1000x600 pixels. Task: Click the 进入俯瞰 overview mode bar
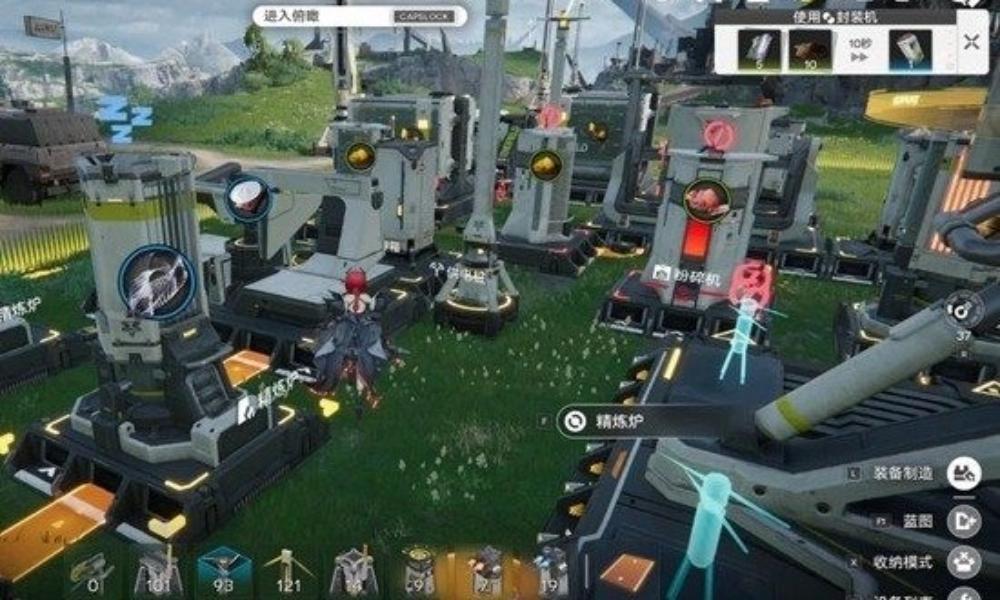(360, 16)
